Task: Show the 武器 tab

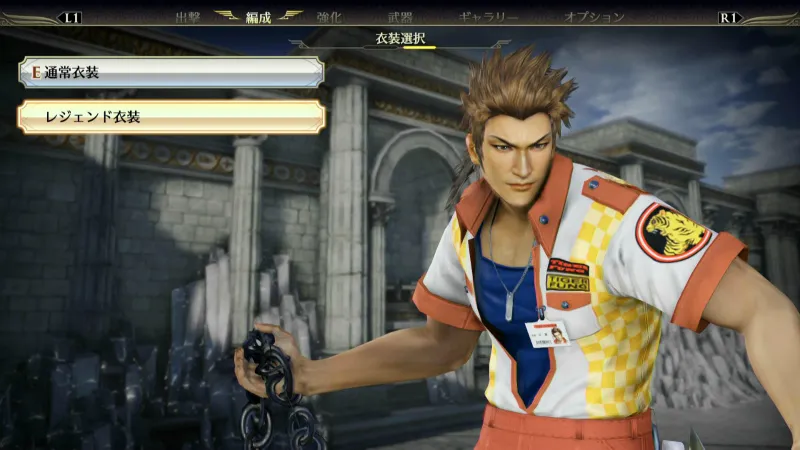Action: 400,17
